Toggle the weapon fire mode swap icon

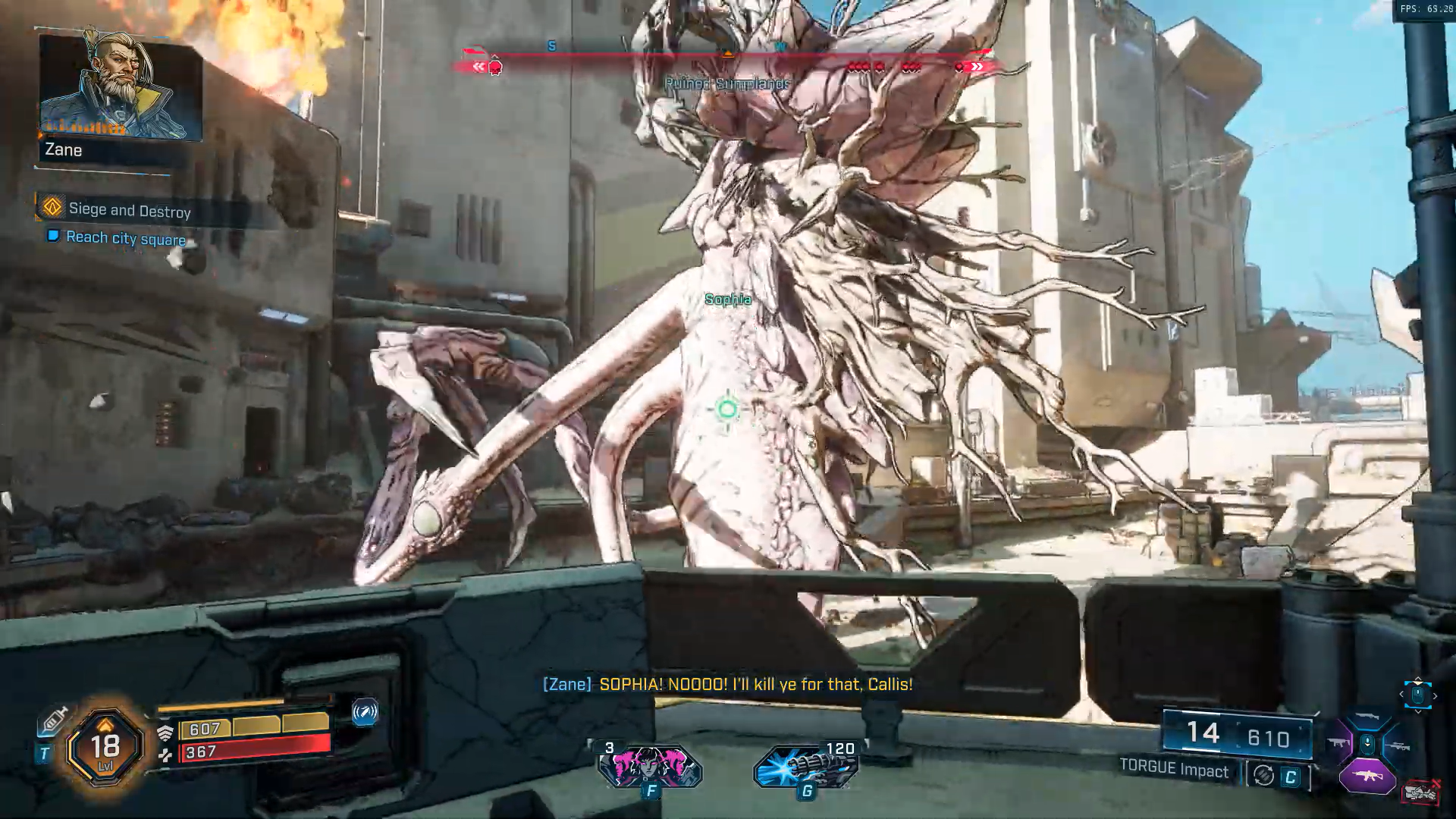point(1263,775)
